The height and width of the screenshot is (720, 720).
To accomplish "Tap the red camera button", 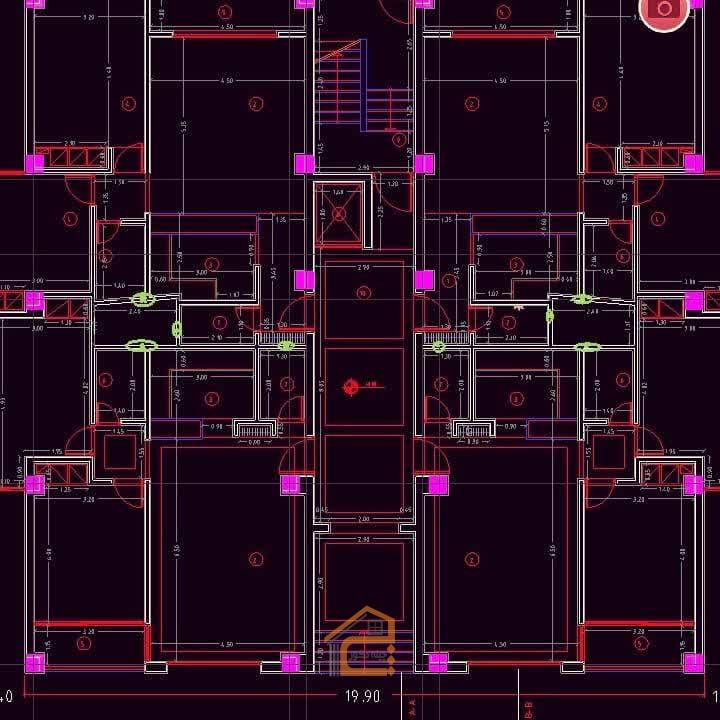I will coord(662,9).
